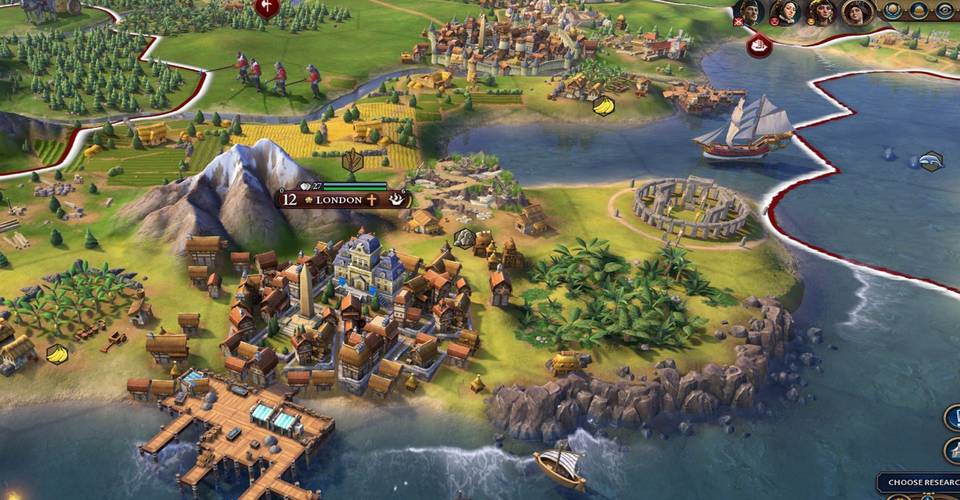This screenshot has height=500, width=960.
Task: Select the upper round action button above Choose Research
Action: pyautogui.click(x=951, y=418)
